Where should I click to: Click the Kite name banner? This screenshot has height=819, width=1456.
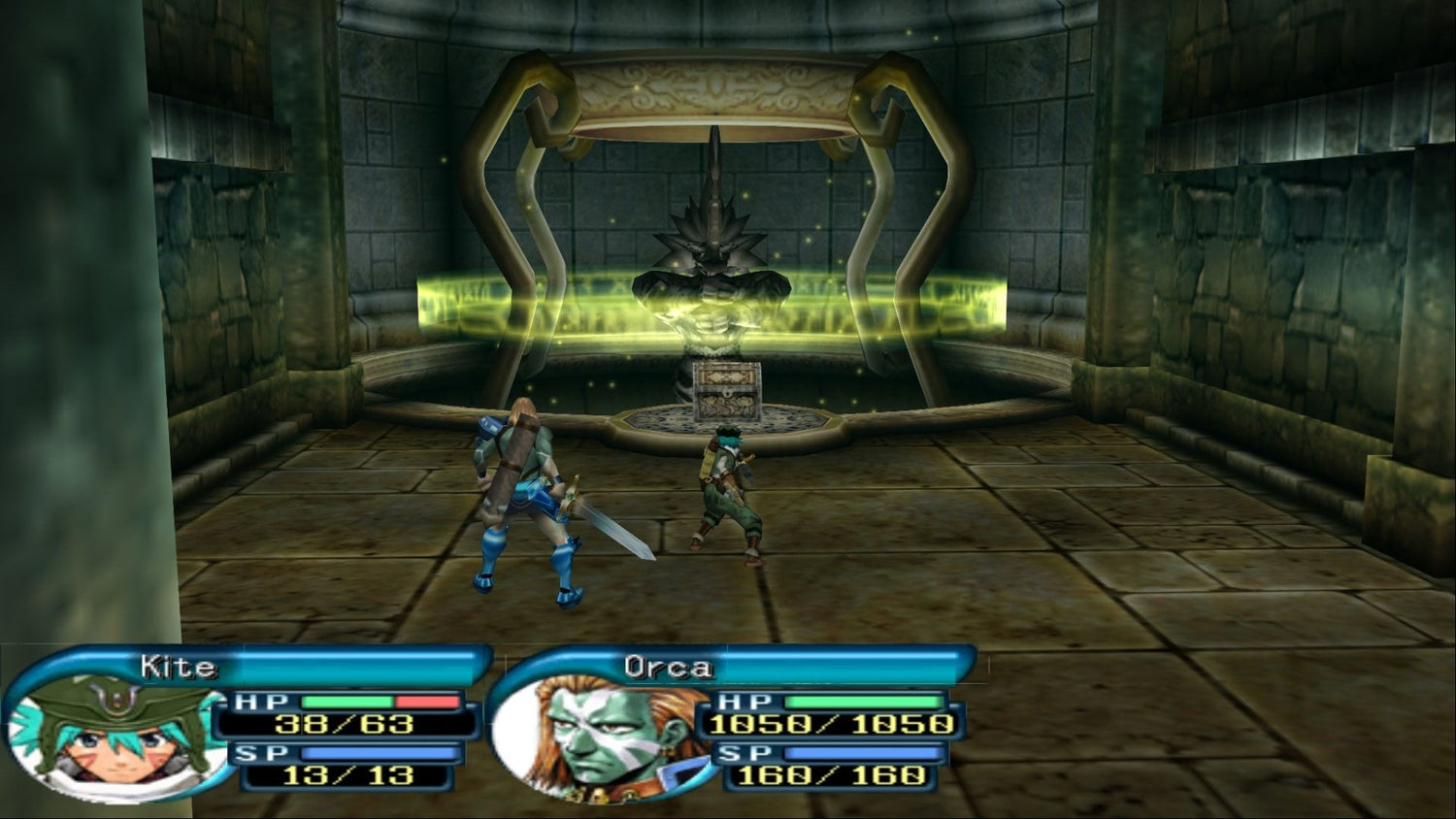[x=179, y=668]
